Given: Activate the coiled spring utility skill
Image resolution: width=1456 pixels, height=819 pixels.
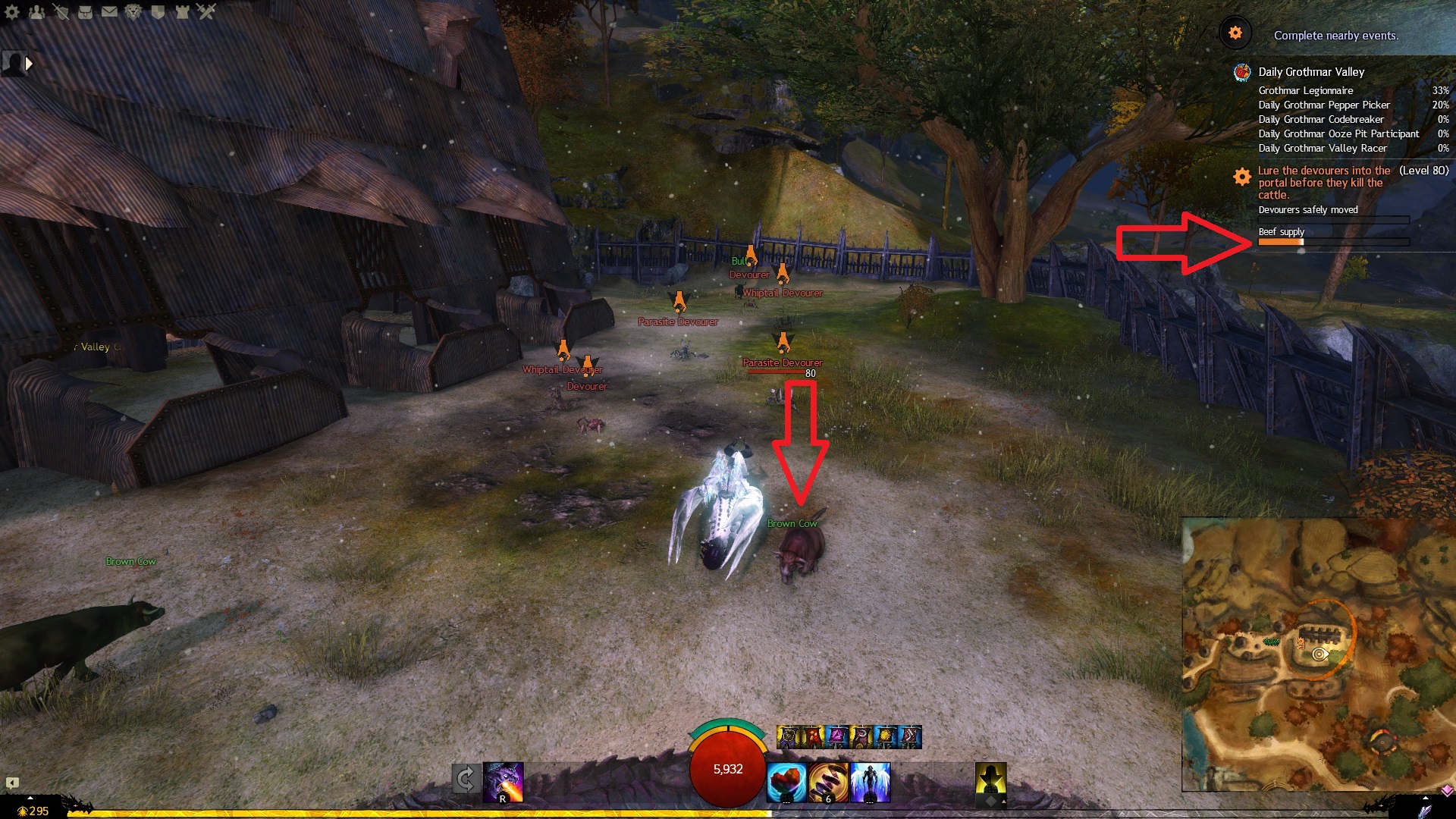Looking at the screenshot, I should click(828, 783).
